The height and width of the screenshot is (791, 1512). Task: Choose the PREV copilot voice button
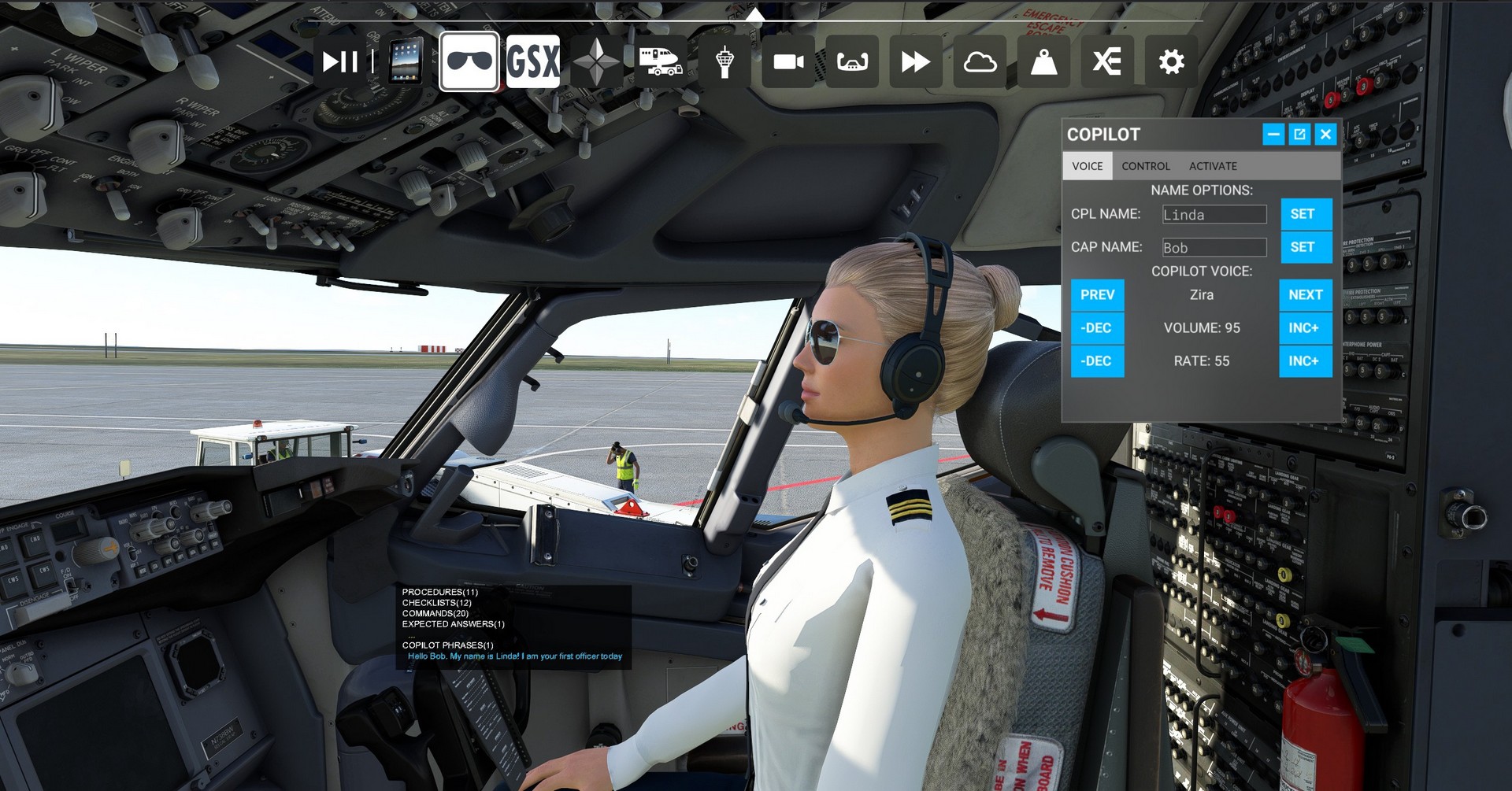click(x=1097, y=295)
